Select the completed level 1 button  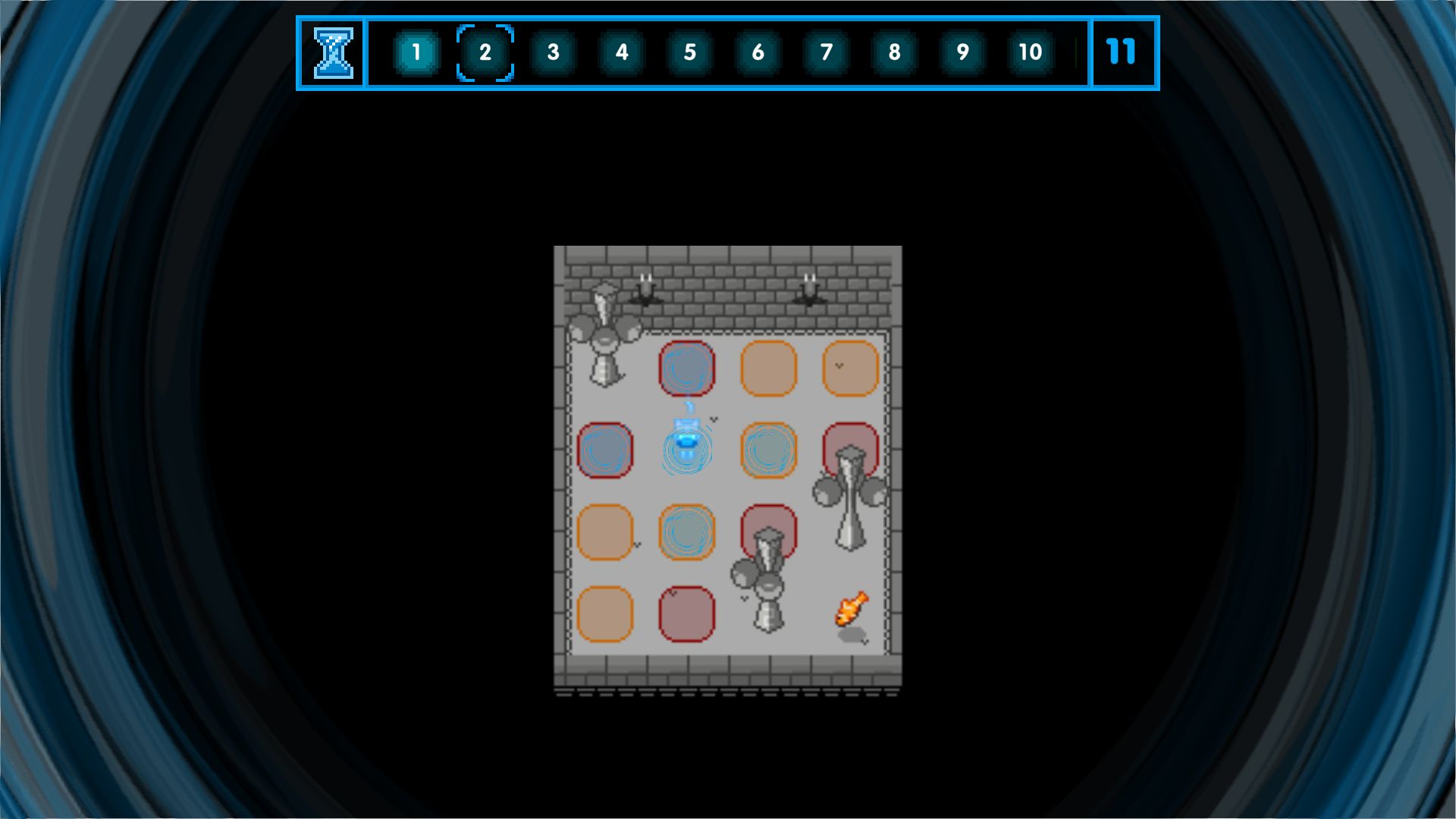(x=417, y=52)
